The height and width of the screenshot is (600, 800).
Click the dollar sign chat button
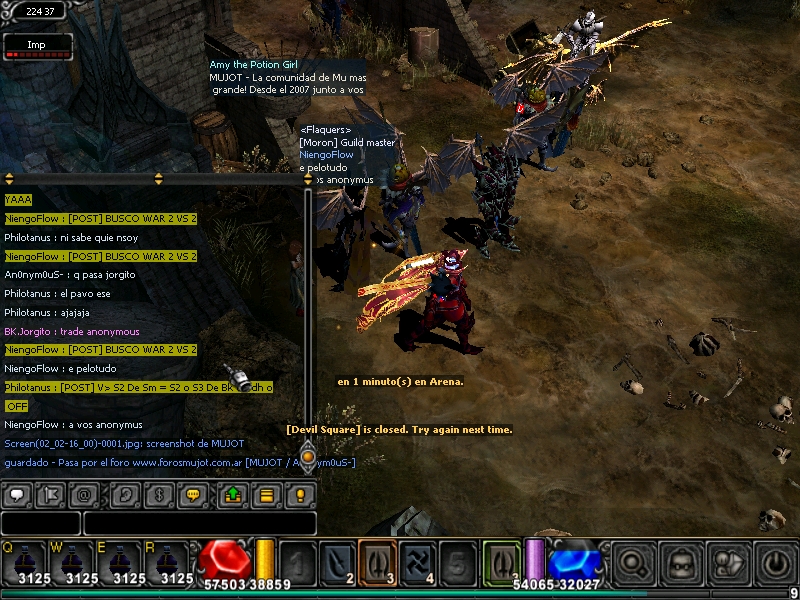tap(159, 495)
